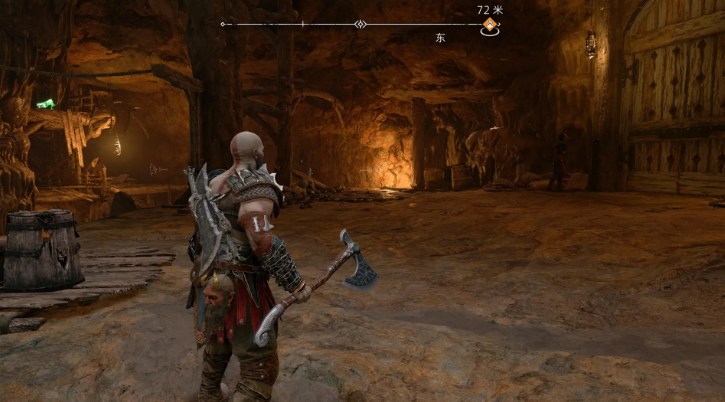Click the orange objective marker on the compass
The width and height of the screenshot is (725, 402).
point(490,24)
